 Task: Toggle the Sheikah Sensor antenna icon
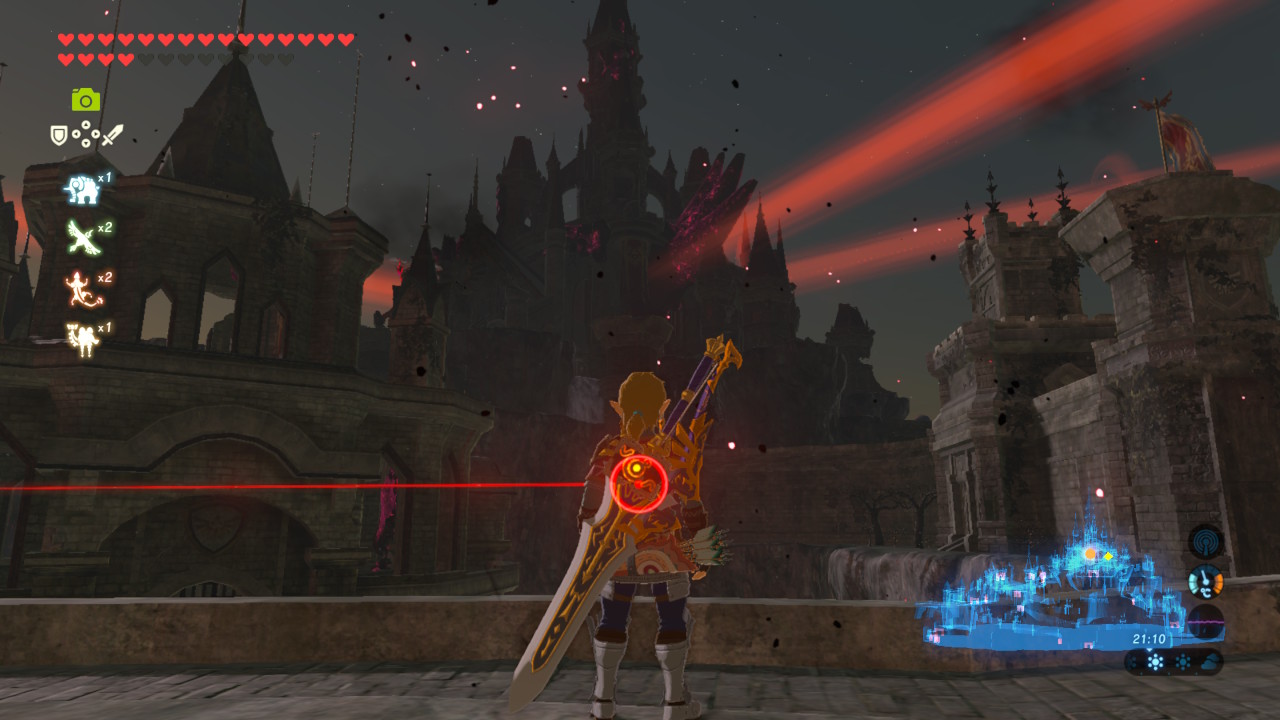[x=1205, y=541]
